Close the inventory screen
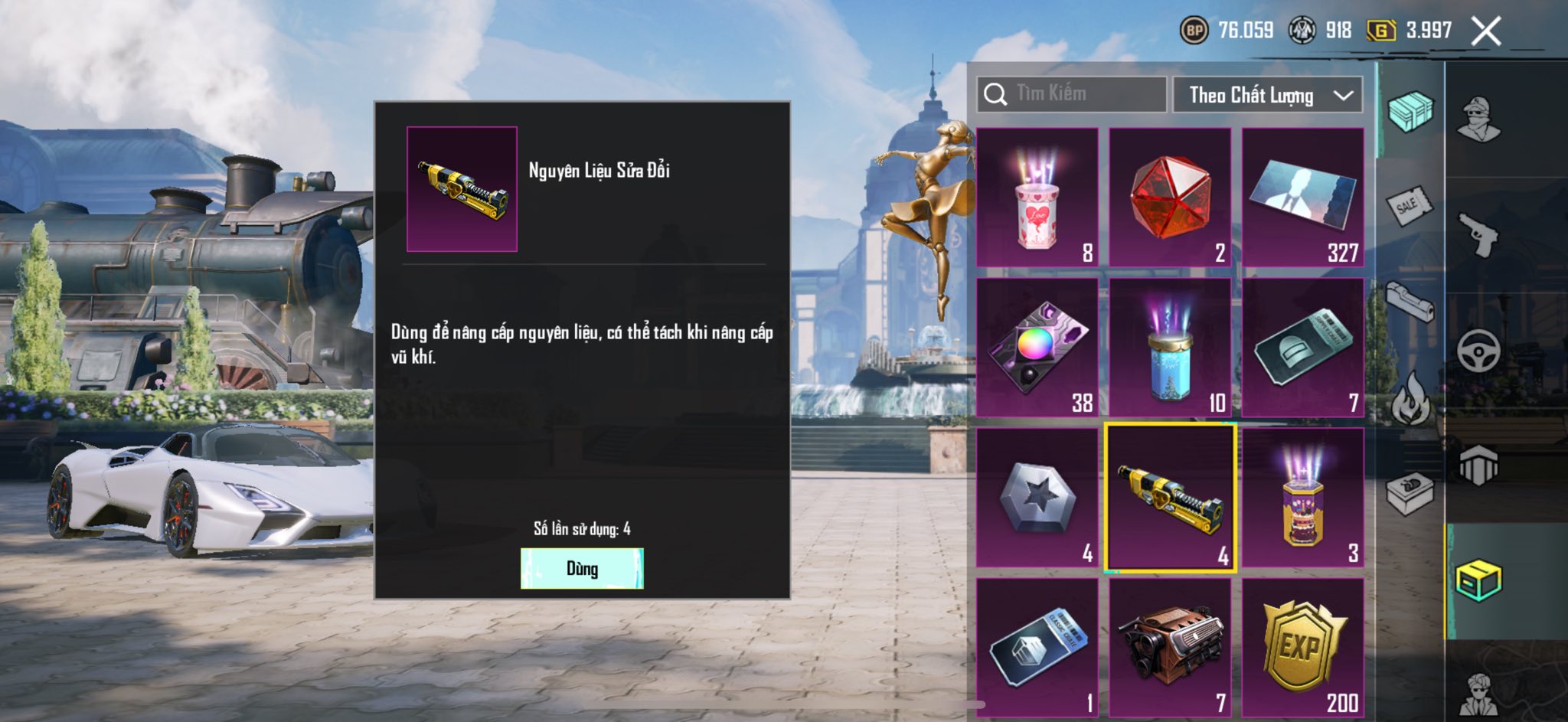Image resolution: width=1568 pixels, height=722 pixels. (x=1486, y=31)
